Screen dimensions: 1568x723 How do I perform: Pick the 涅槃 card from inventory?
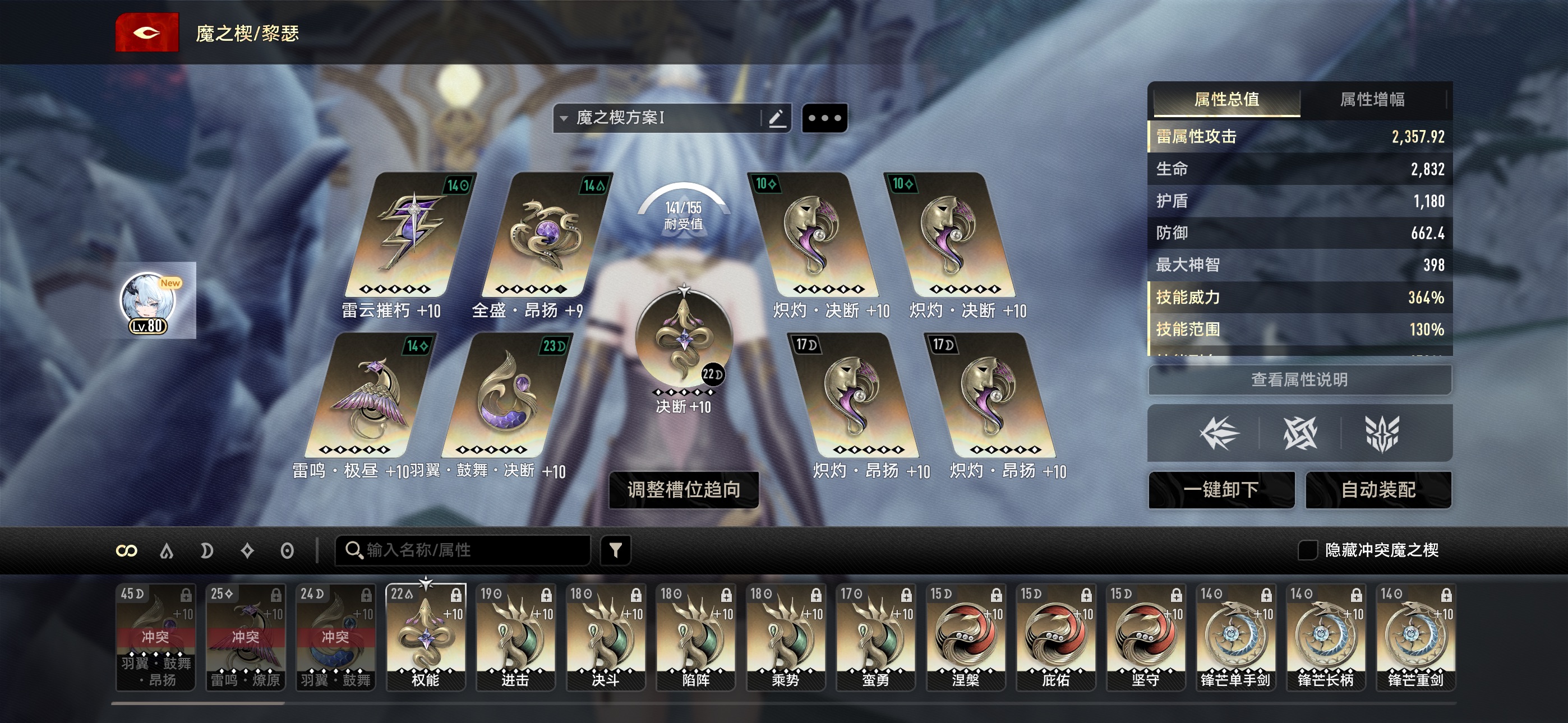965,637
